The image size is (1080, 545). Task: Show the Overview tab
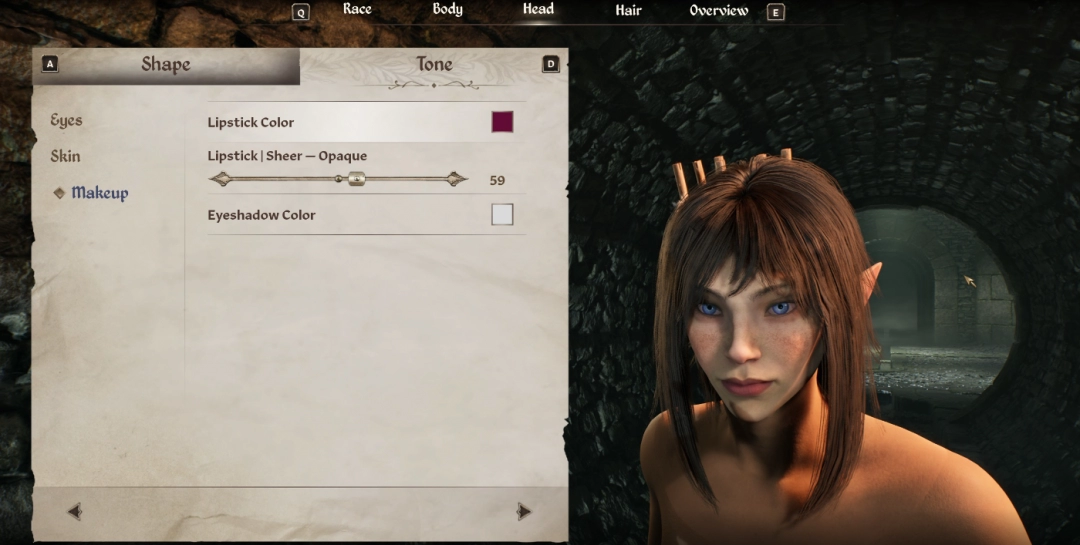click(718, 11)
